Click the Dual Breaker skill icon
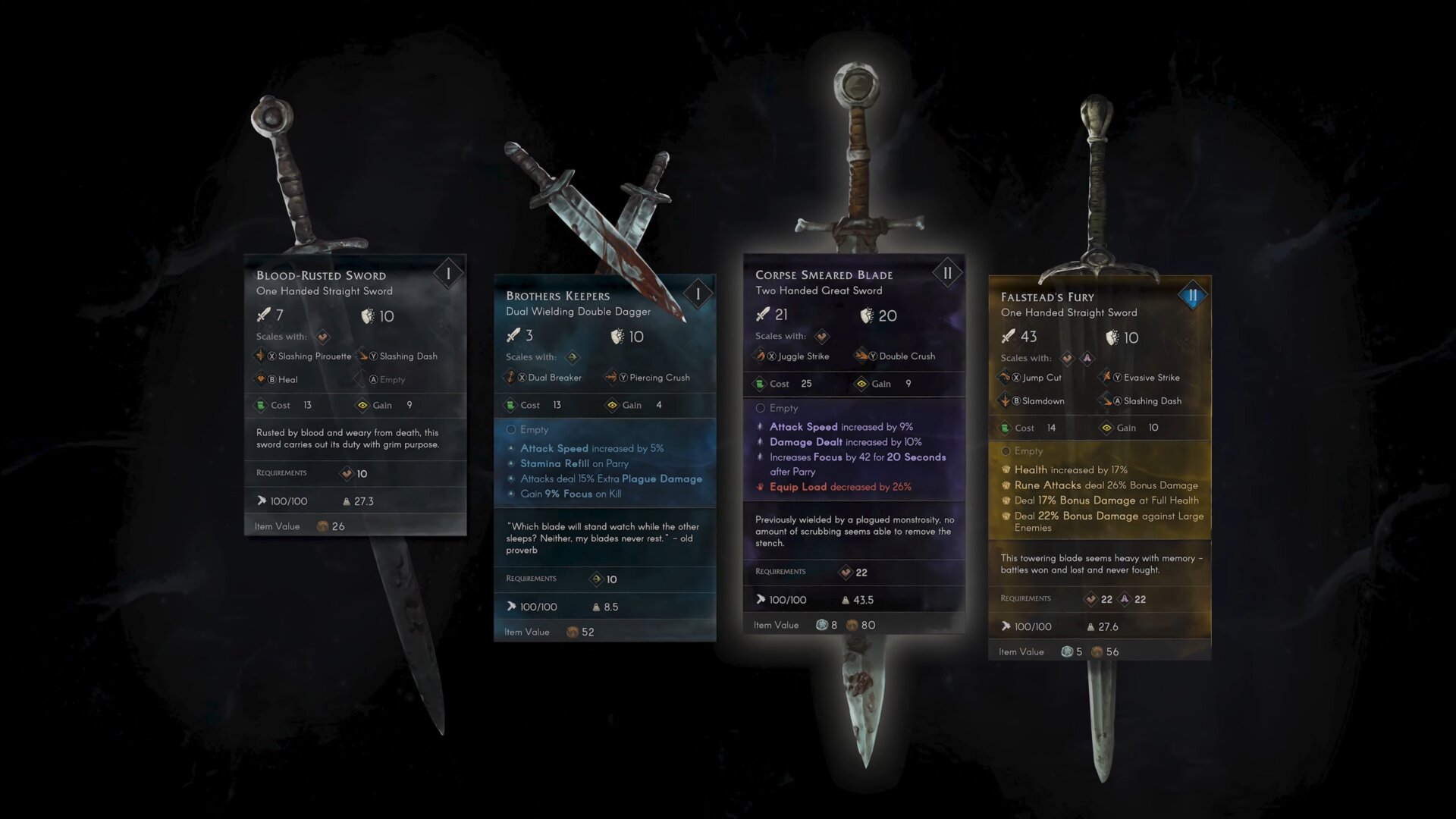Viewport: 1456px width, 819px height. click(x=510, y=377)
